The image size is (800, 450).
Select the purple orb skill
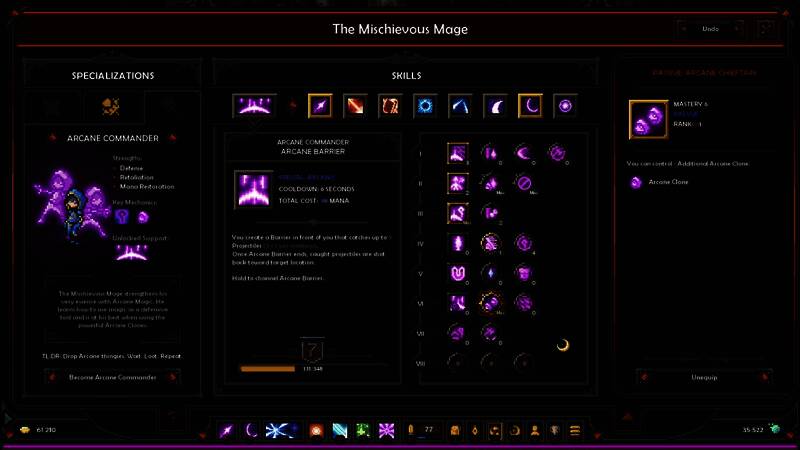[565, 105]
